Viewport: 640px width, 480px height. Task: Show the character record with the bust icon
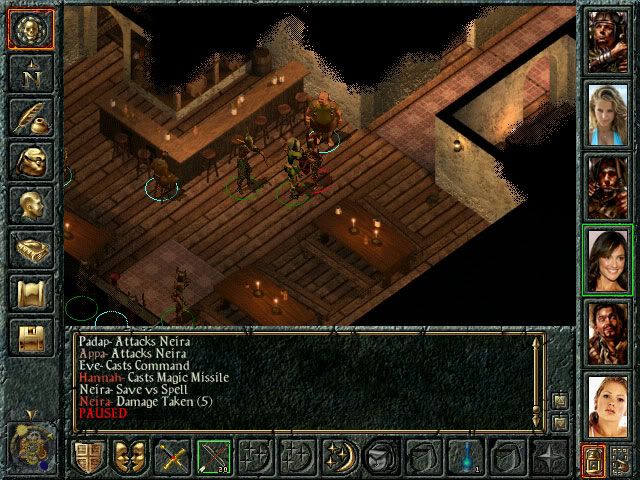(x=29, y=205)
